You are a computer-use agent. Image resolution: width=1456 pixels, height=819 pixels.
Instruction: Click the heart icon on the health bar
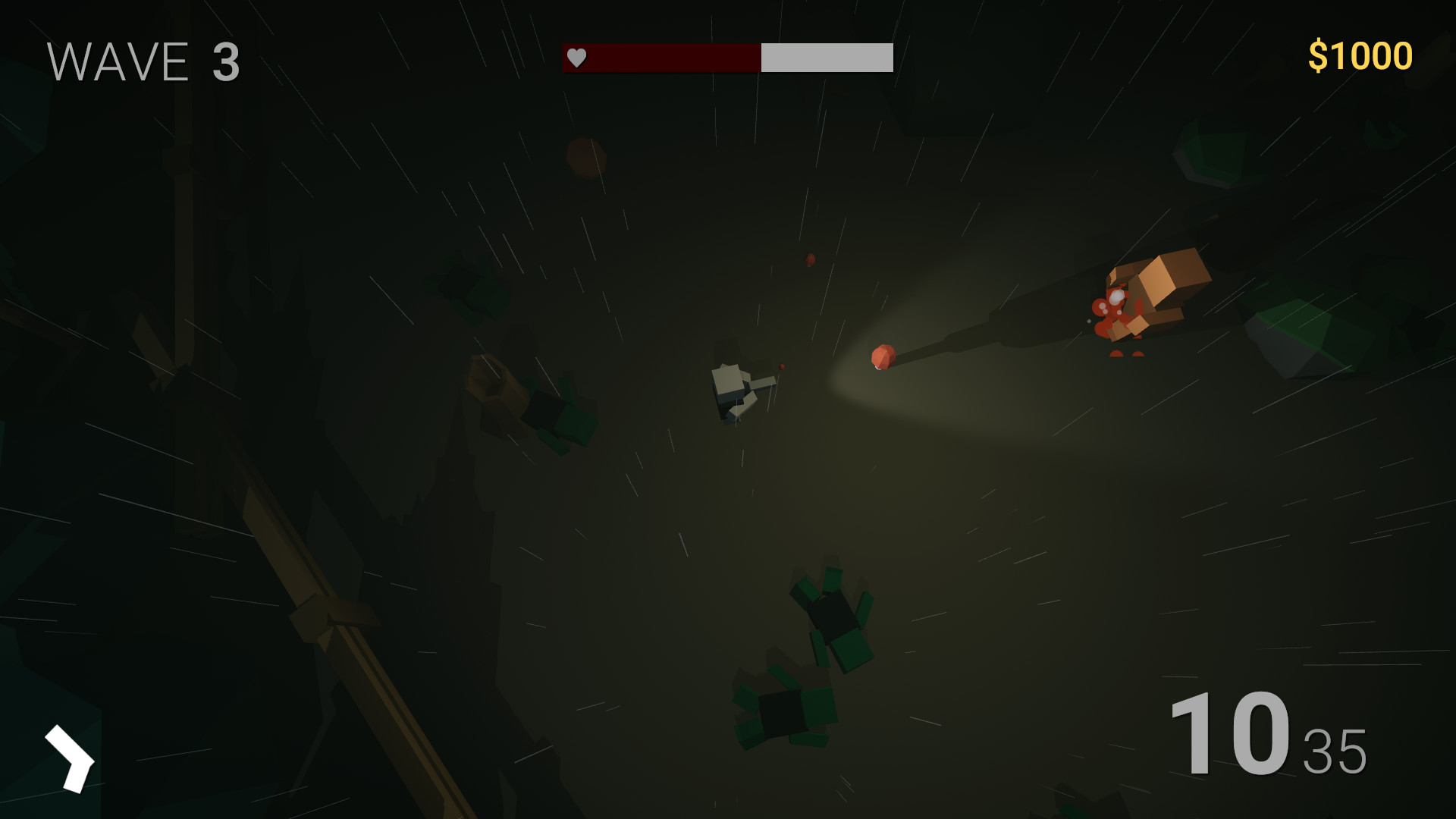pos(576,57)
